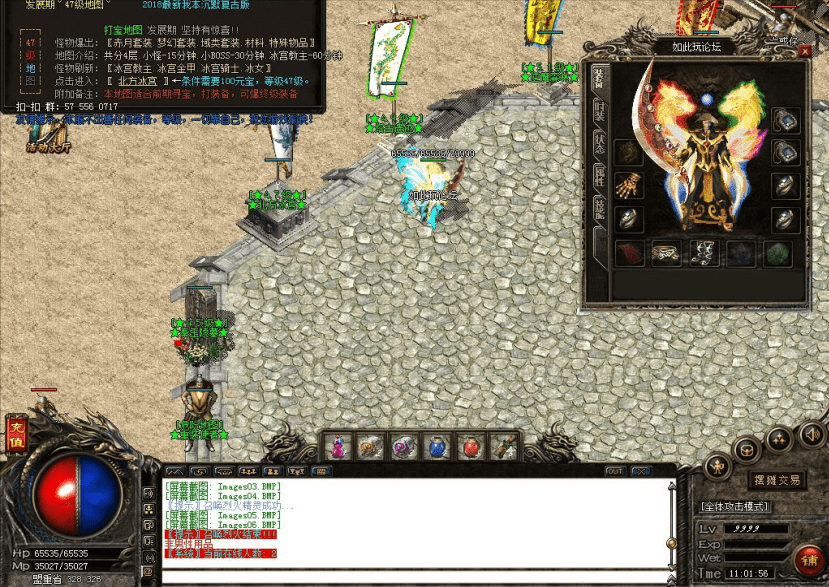Show the 属性 (attributes) tab
The width and height of the screenshot is (829, 587).
598,173
